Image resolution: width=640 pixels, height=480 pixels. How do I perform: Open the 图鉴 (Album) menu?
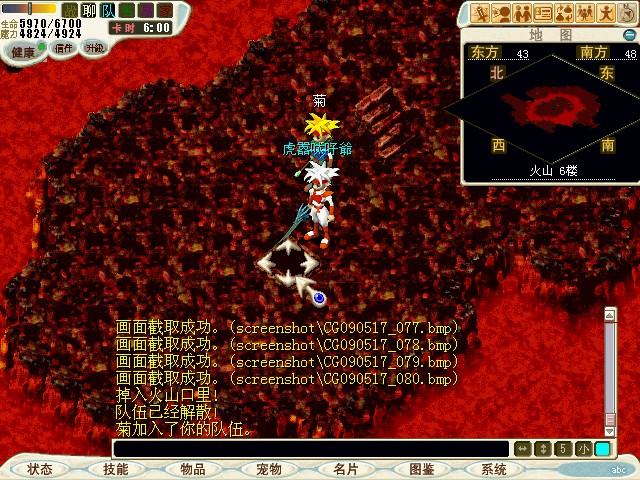click(422, 469)
